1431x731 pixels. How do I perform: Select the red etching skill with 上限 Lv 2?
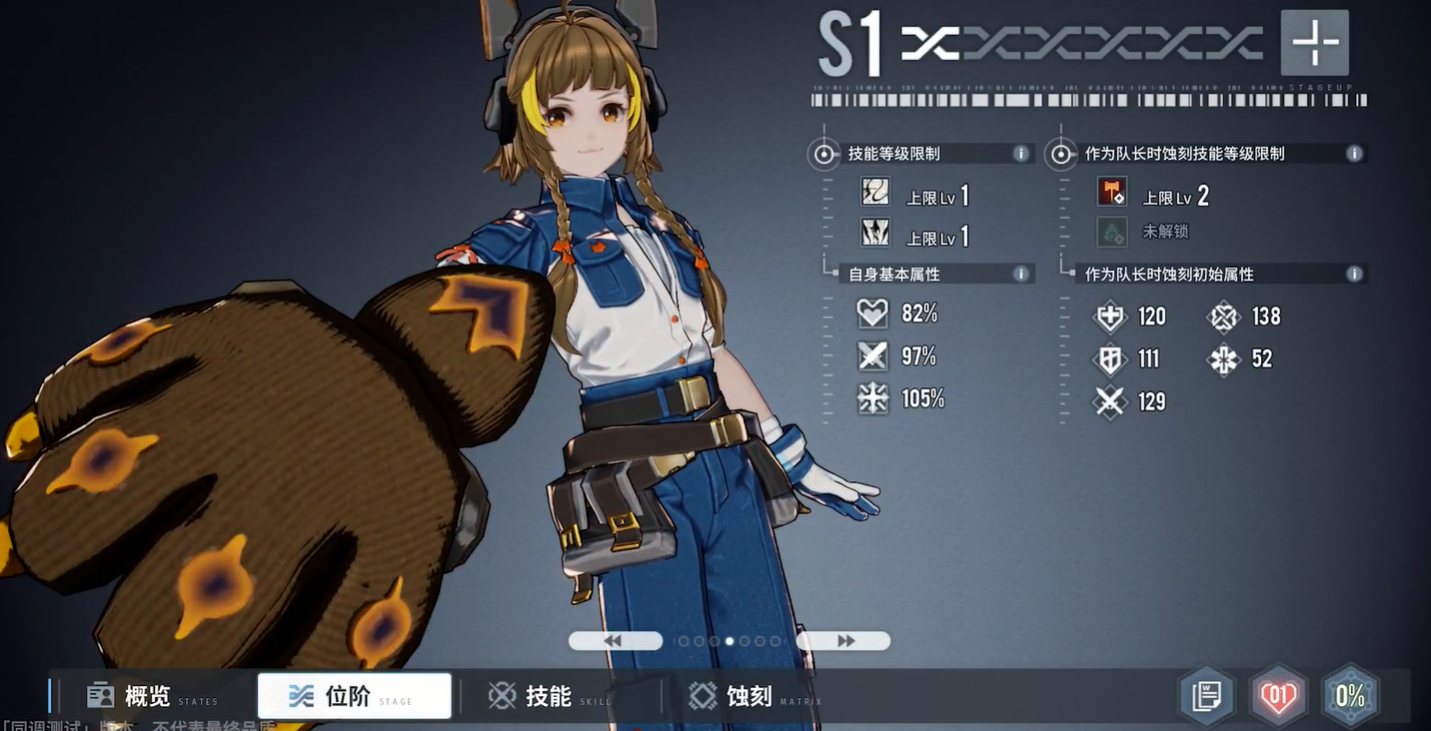pyautogui.click(x=1111, y=192)
